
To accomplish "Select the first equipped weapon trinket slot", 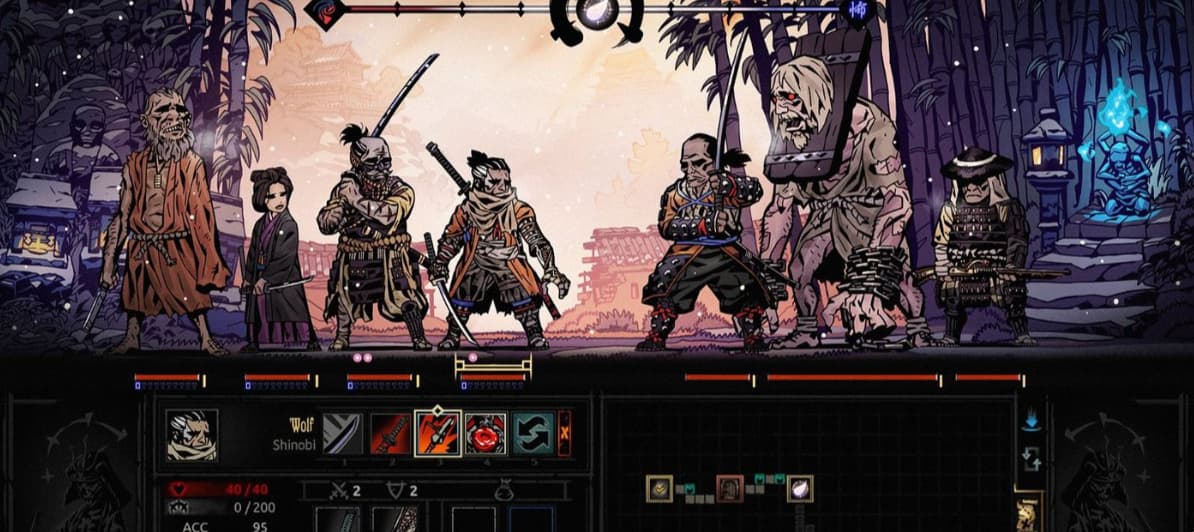I will pyautogui.click(x=337, y=519).
